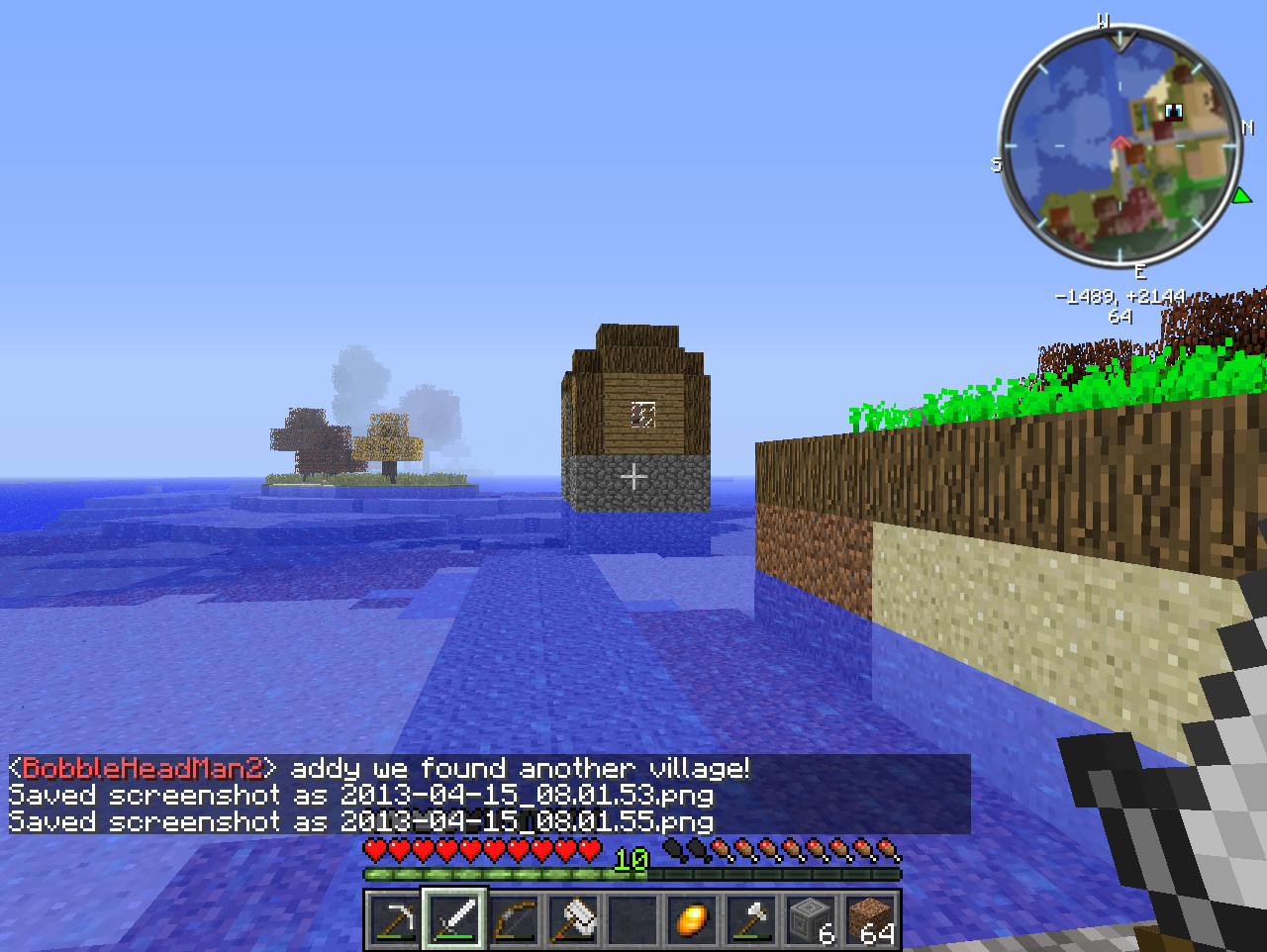Select the iron hammer slot

click(573, 920)
